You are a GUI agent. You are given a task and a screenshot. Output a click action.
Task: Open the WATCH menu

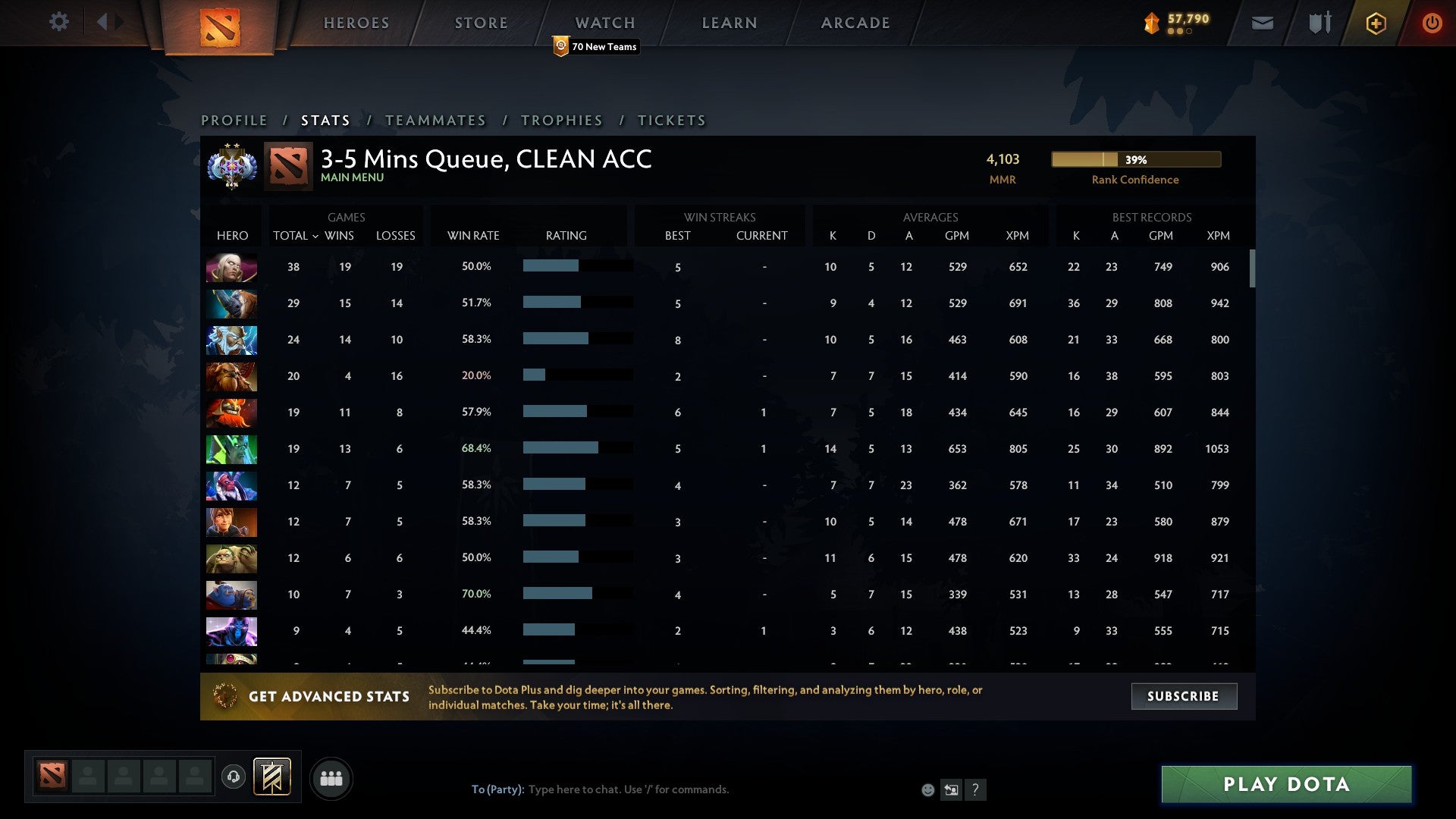pos(604,23)
